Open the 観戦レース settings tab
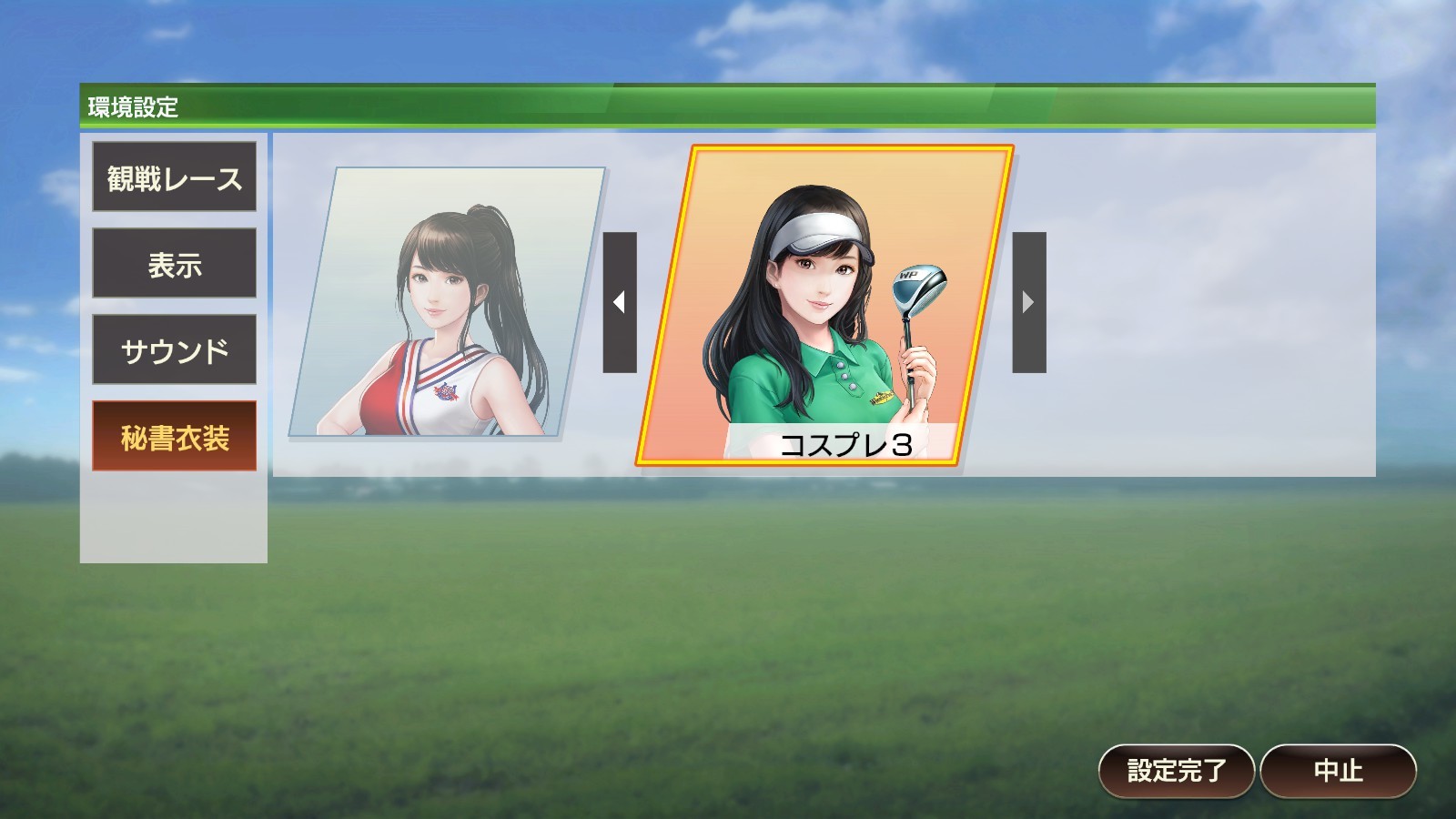The width and height of the screenshot is (1456, 819). point(174,179)
